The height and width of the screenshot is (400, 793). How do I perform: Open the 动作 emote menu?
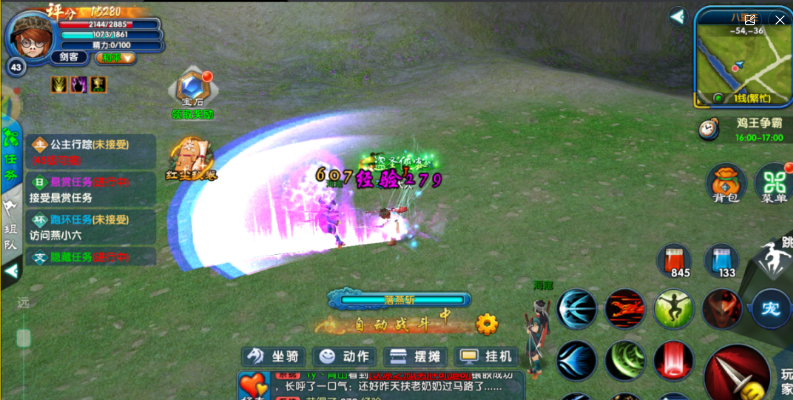[342, 356]
